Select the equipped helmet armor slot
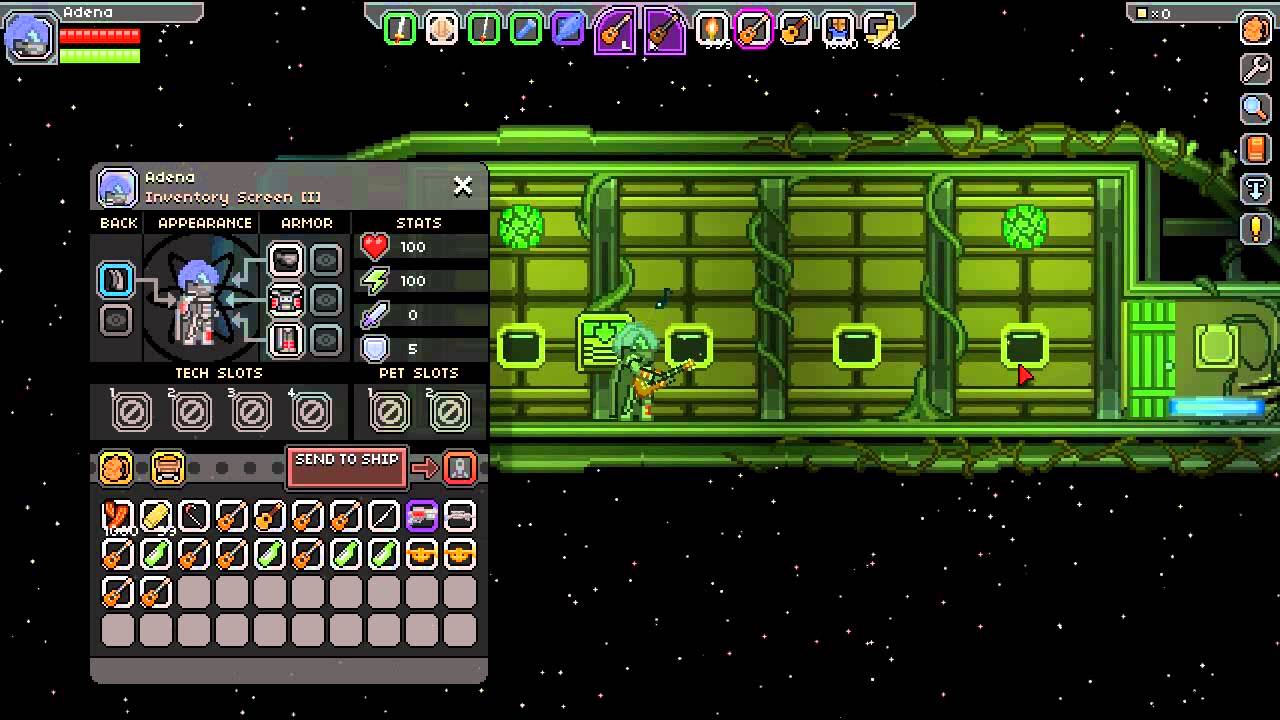 coord(286,260)
